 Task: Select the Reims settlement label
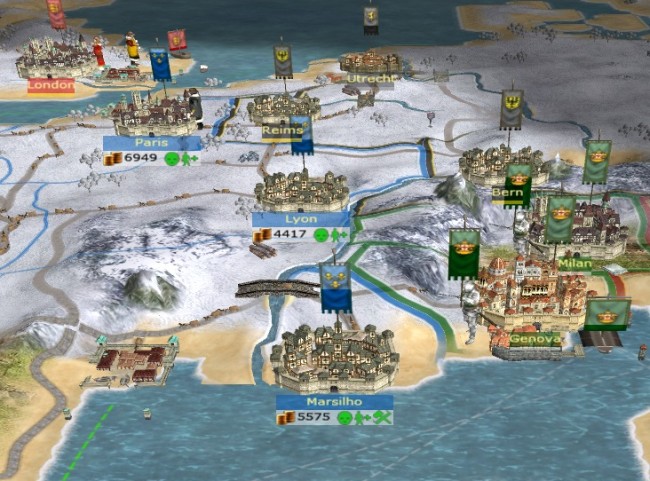(282, 130)
